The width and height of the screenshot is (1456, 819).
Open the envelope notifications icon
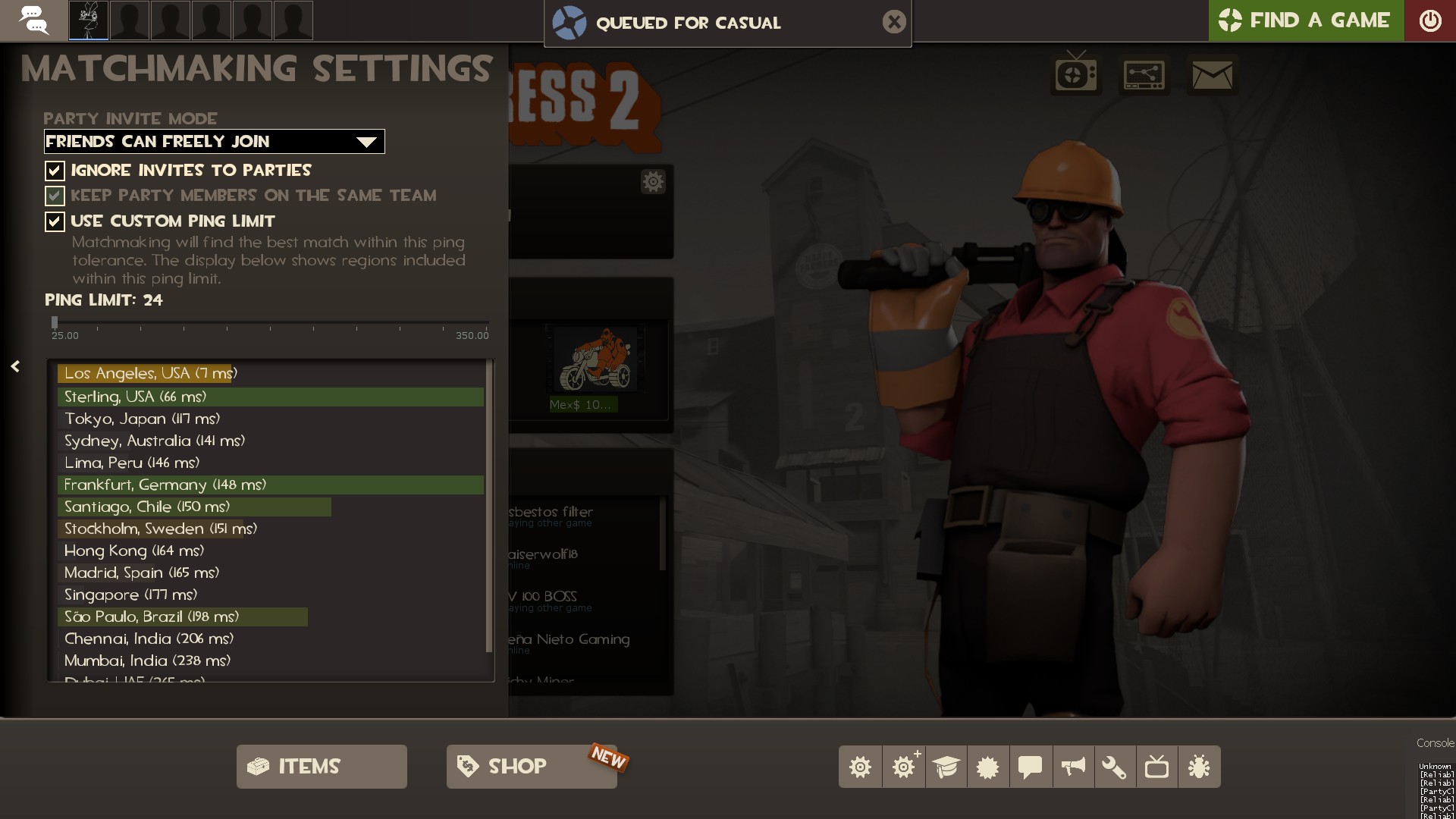[x=1212, y=75]
